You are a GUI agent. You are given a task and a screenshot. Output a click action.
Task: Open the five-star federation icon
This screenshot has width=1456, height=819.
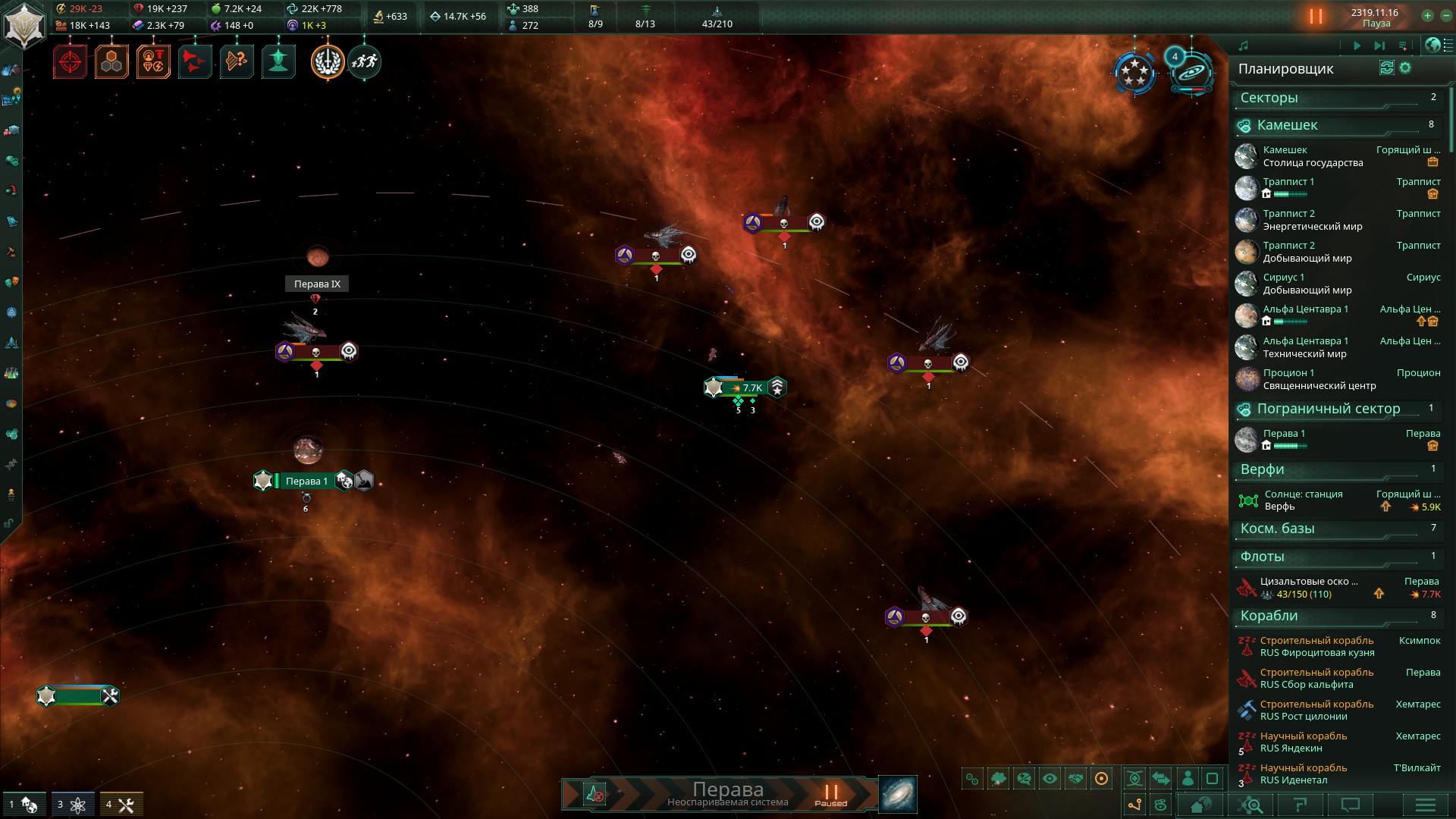click(1134, 73)
